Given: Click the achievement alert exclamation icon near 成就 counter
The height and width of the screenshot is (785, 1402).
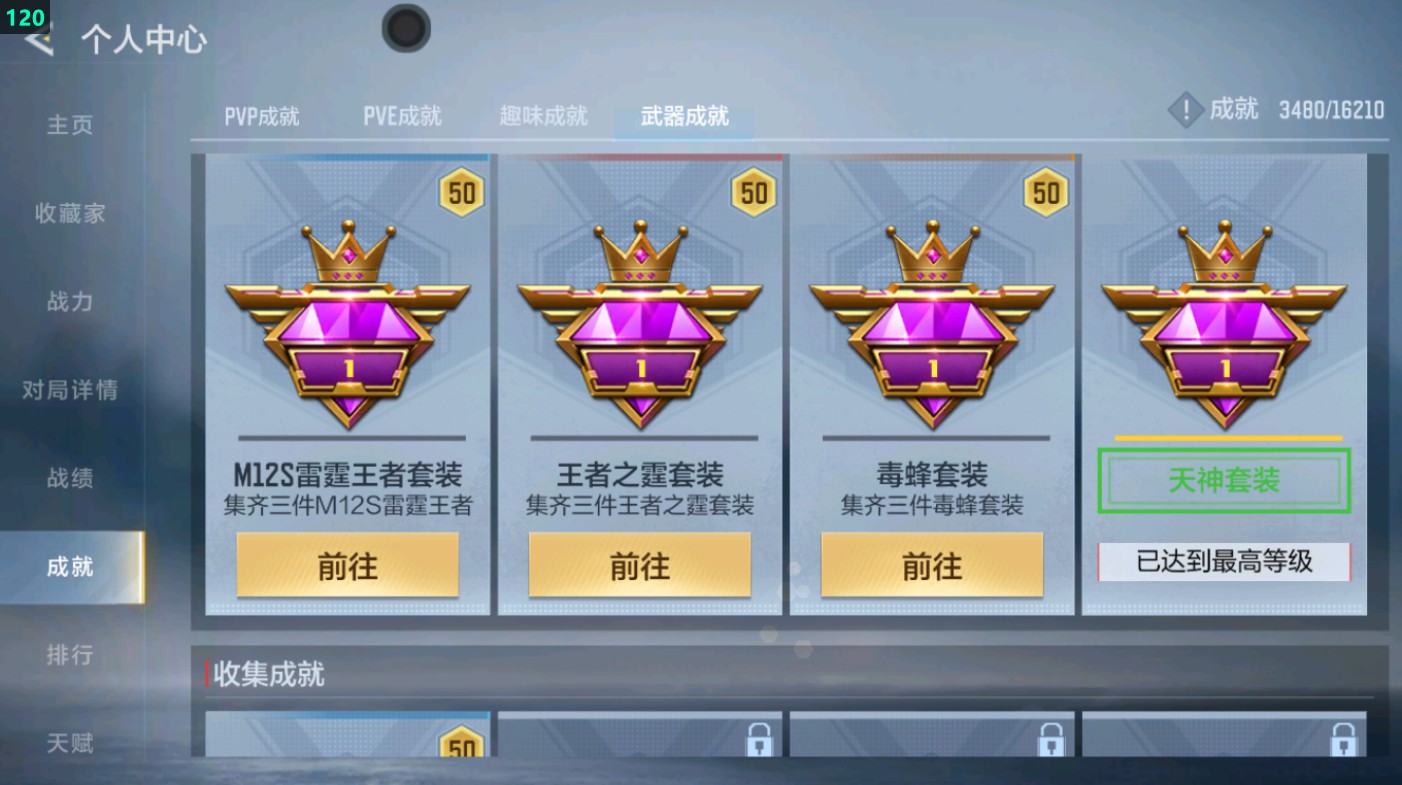Looking at the screenshot, I should (x=1186, y=110).
